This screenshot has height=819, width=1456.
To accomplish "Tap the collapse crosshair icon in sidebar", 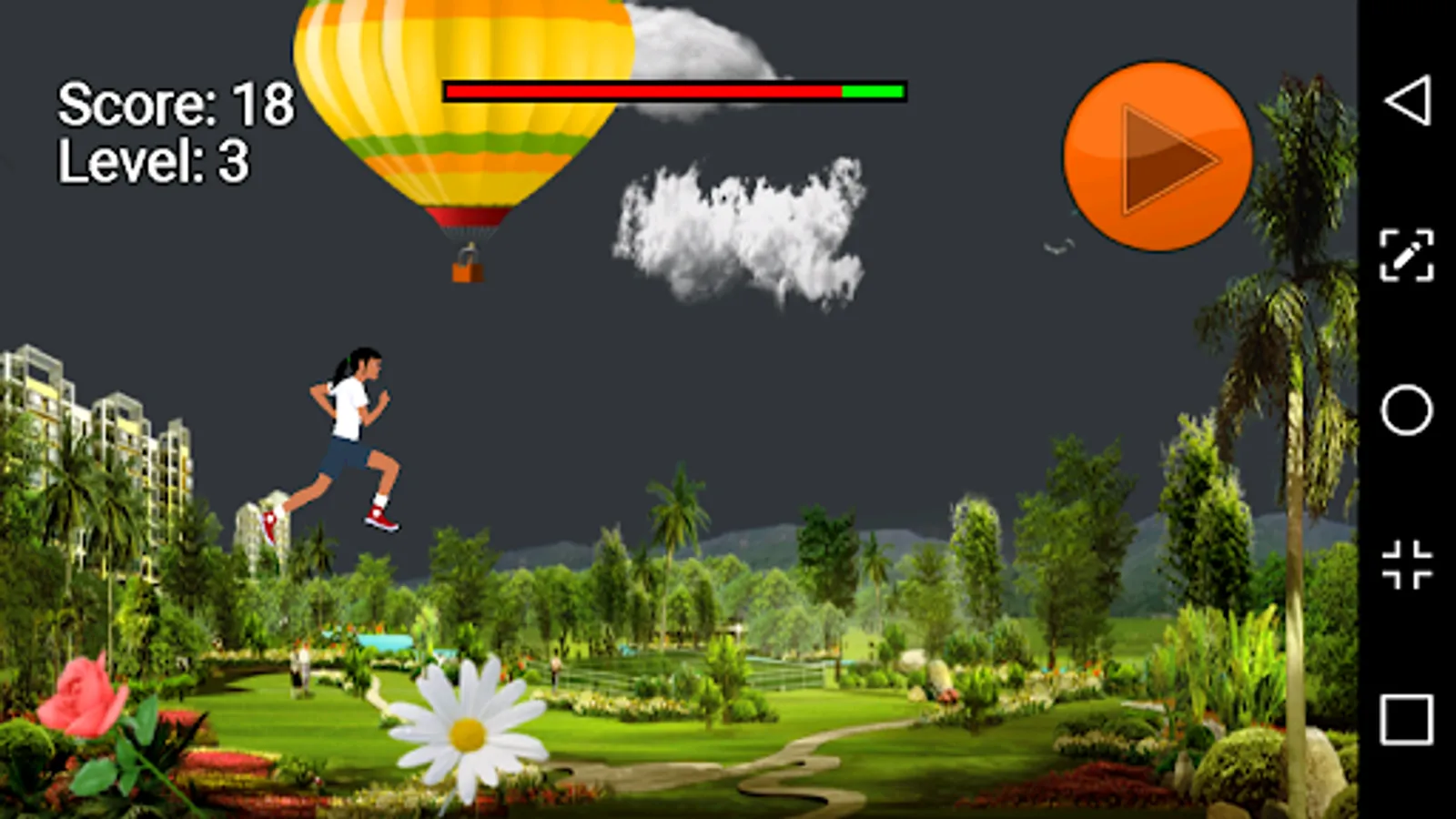I will point(1406,564).
